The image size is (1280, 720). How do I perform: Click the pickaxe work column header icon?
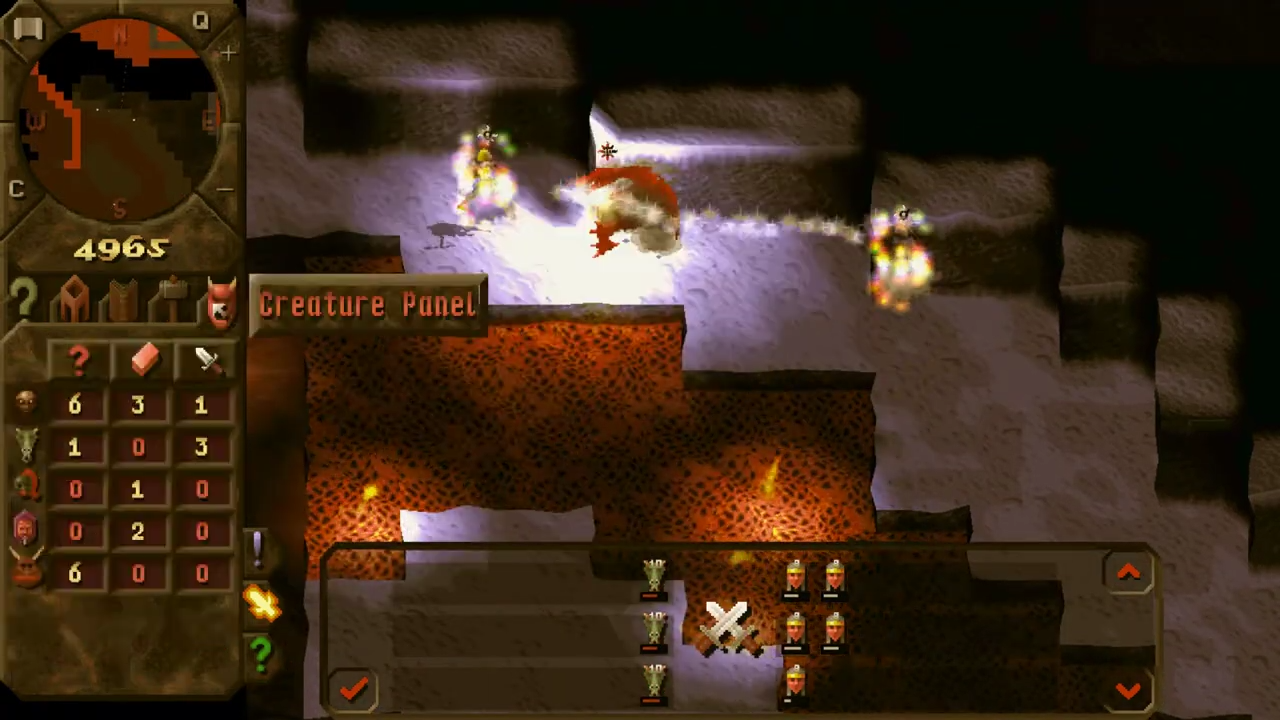143,358
